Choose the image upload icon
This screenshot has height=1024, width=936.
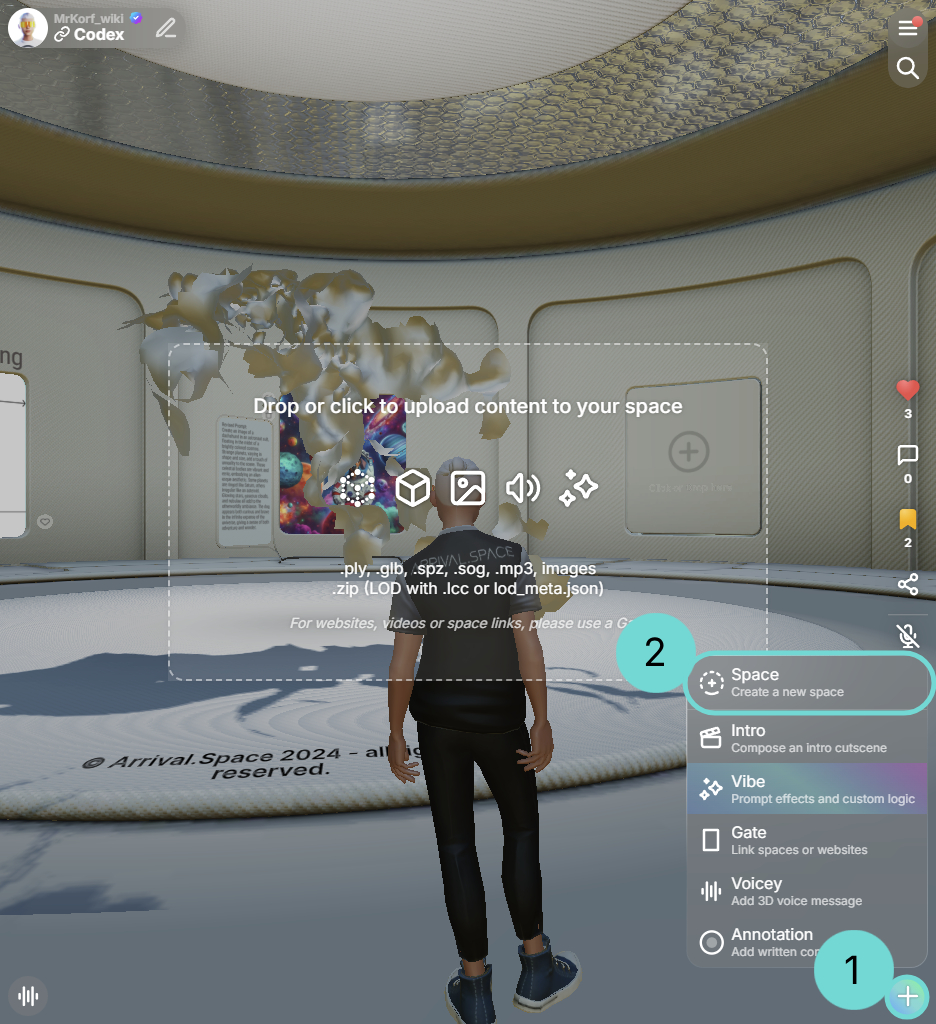tap(467, 488)
